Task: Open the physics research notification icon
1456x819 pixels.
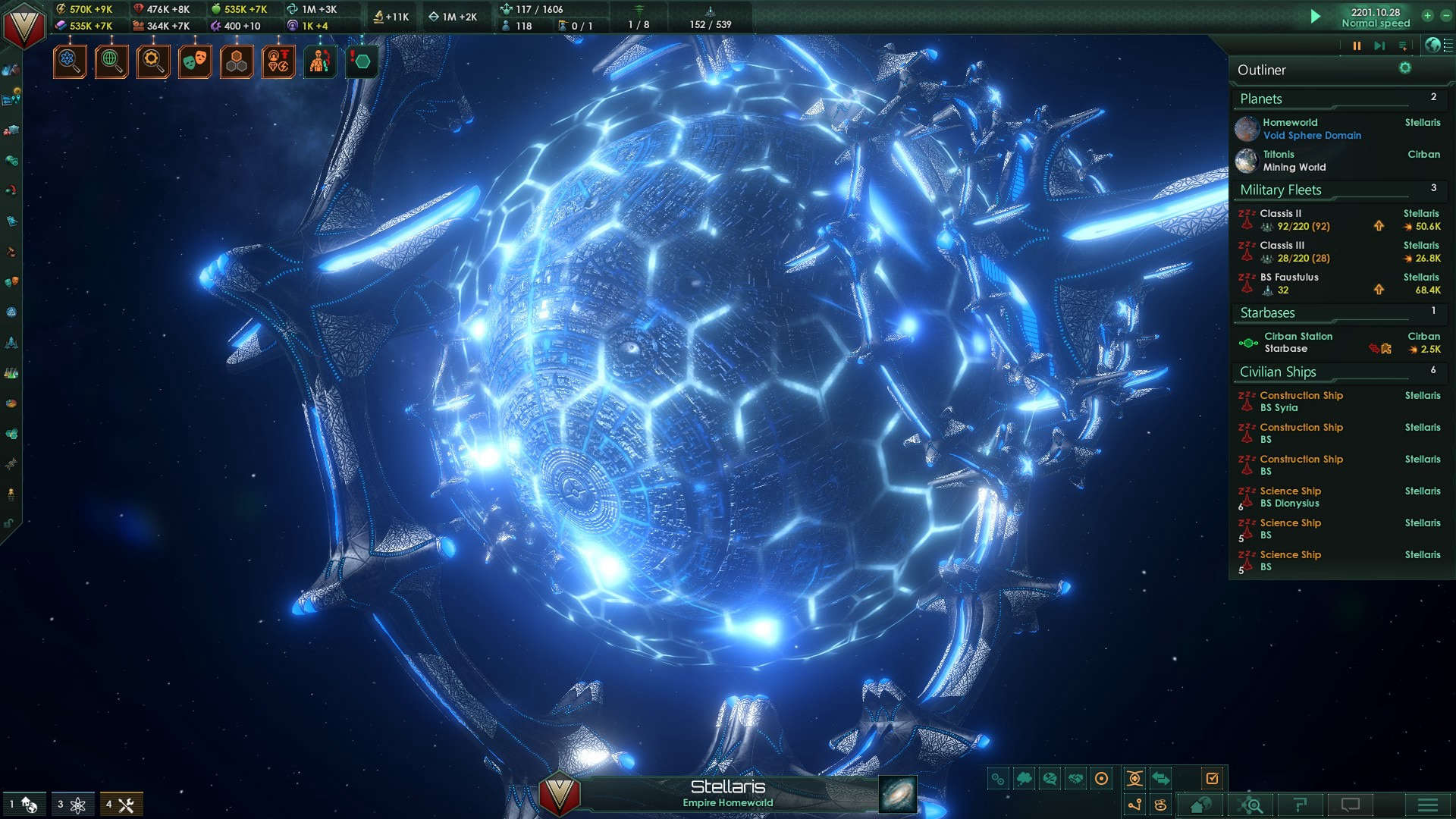Action: point(70,62)
